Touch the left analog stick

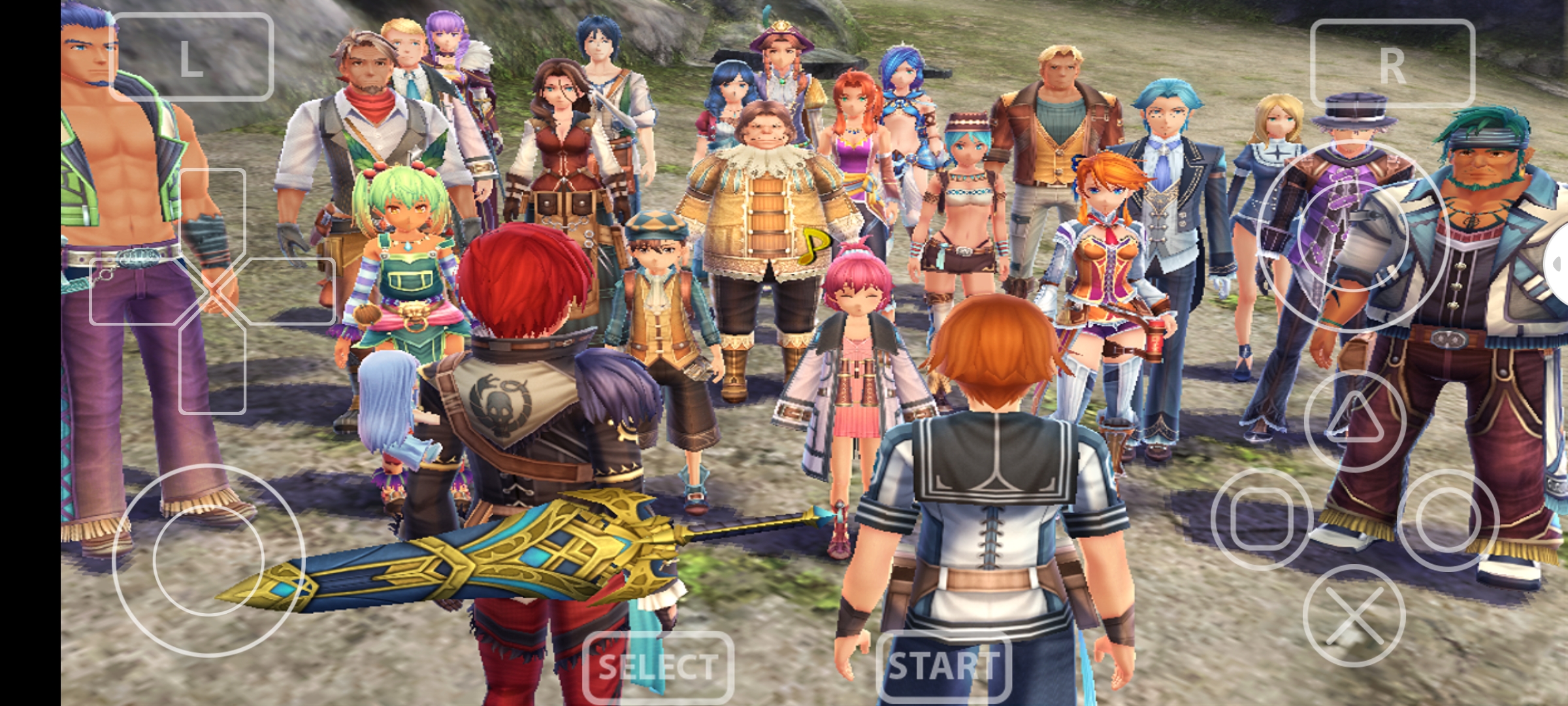point(208,560)
